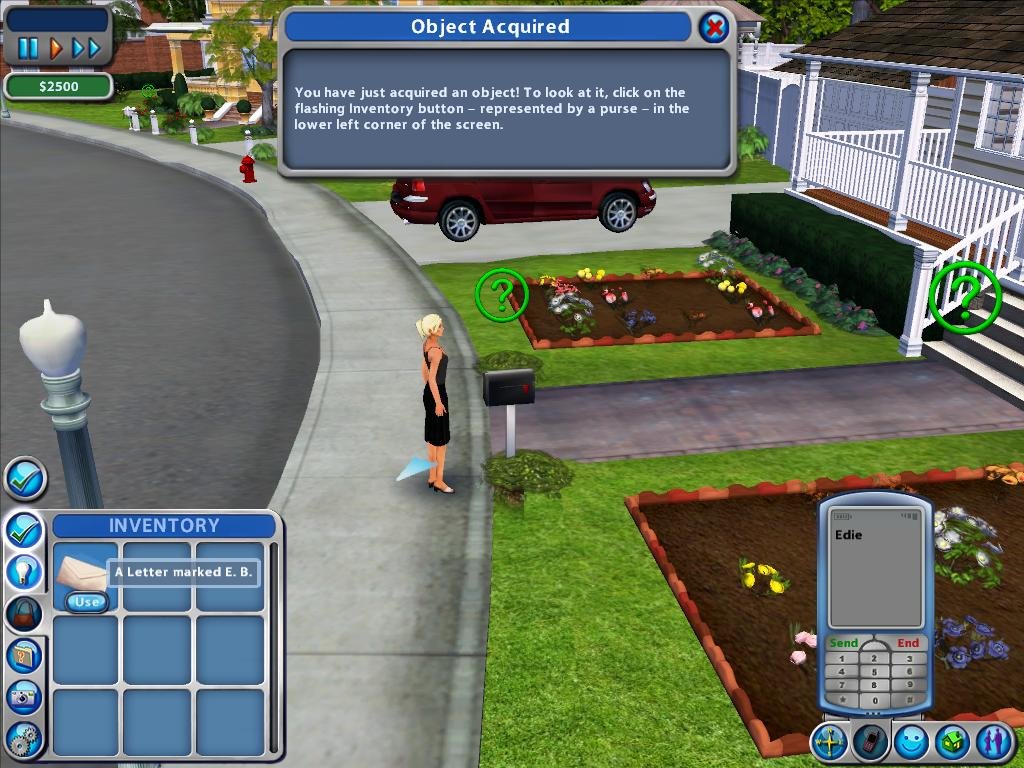The image size is (1024, 768).
Task: Switch to fast-forward speed
Action: pyautogui.click(x=87, y=47)
